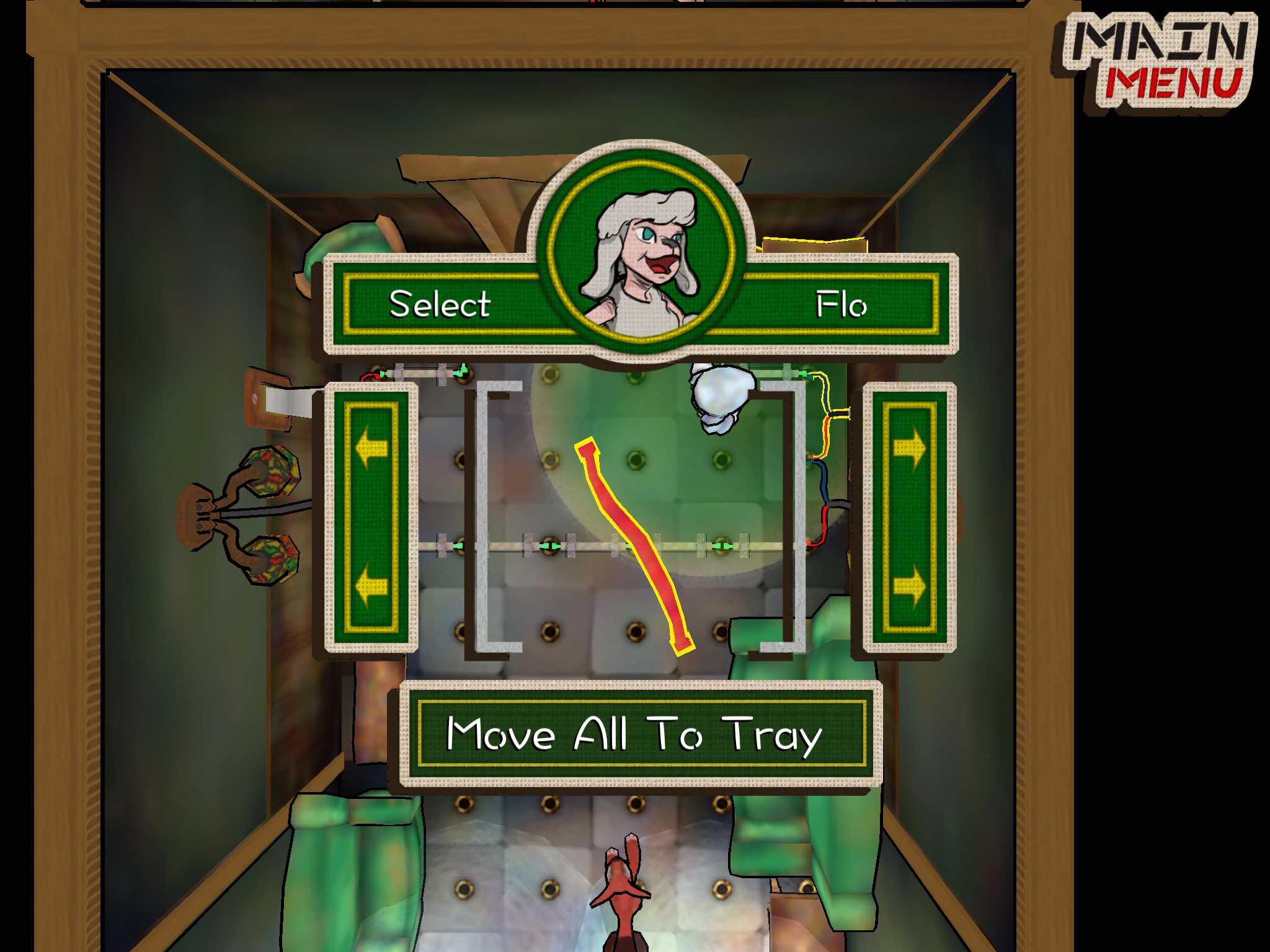Image resolution: width=1270 pixels, height=952 pixels.
Task: Toggle the green clip connector on the center seam
Action: (x=549, y=546)
